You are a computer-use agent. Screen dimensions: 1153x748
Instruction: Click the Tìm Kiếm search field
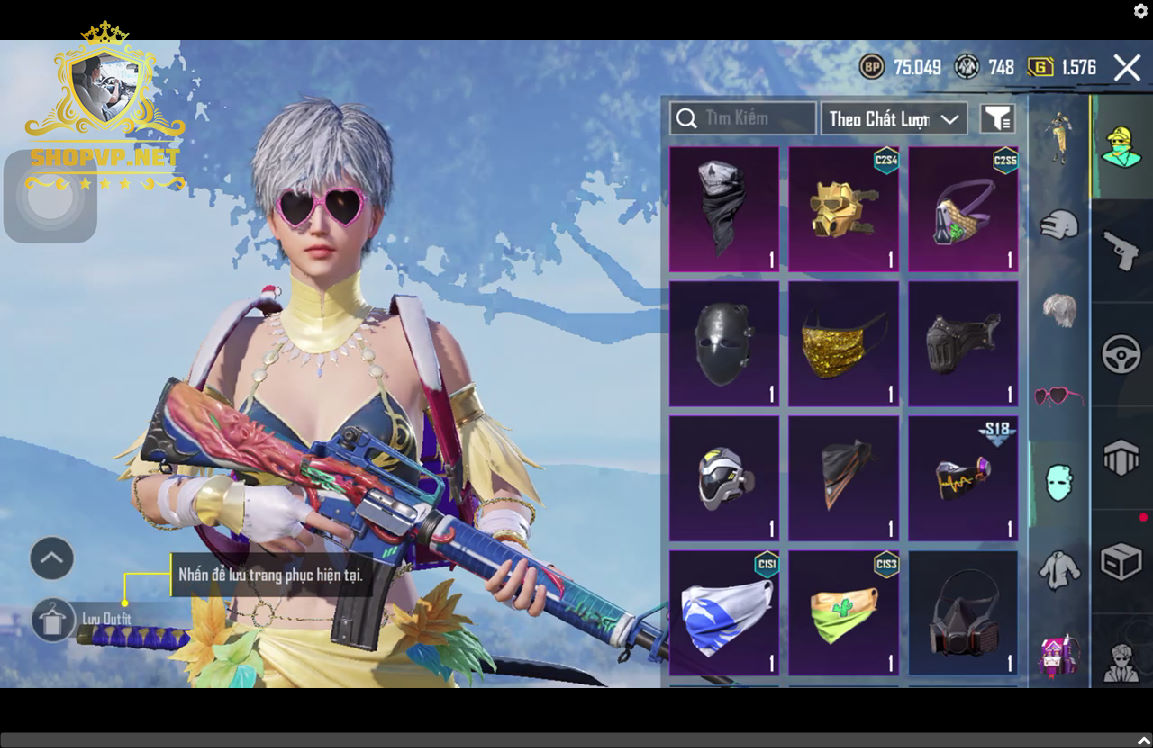pyautogui.click(x=742, y=119)
